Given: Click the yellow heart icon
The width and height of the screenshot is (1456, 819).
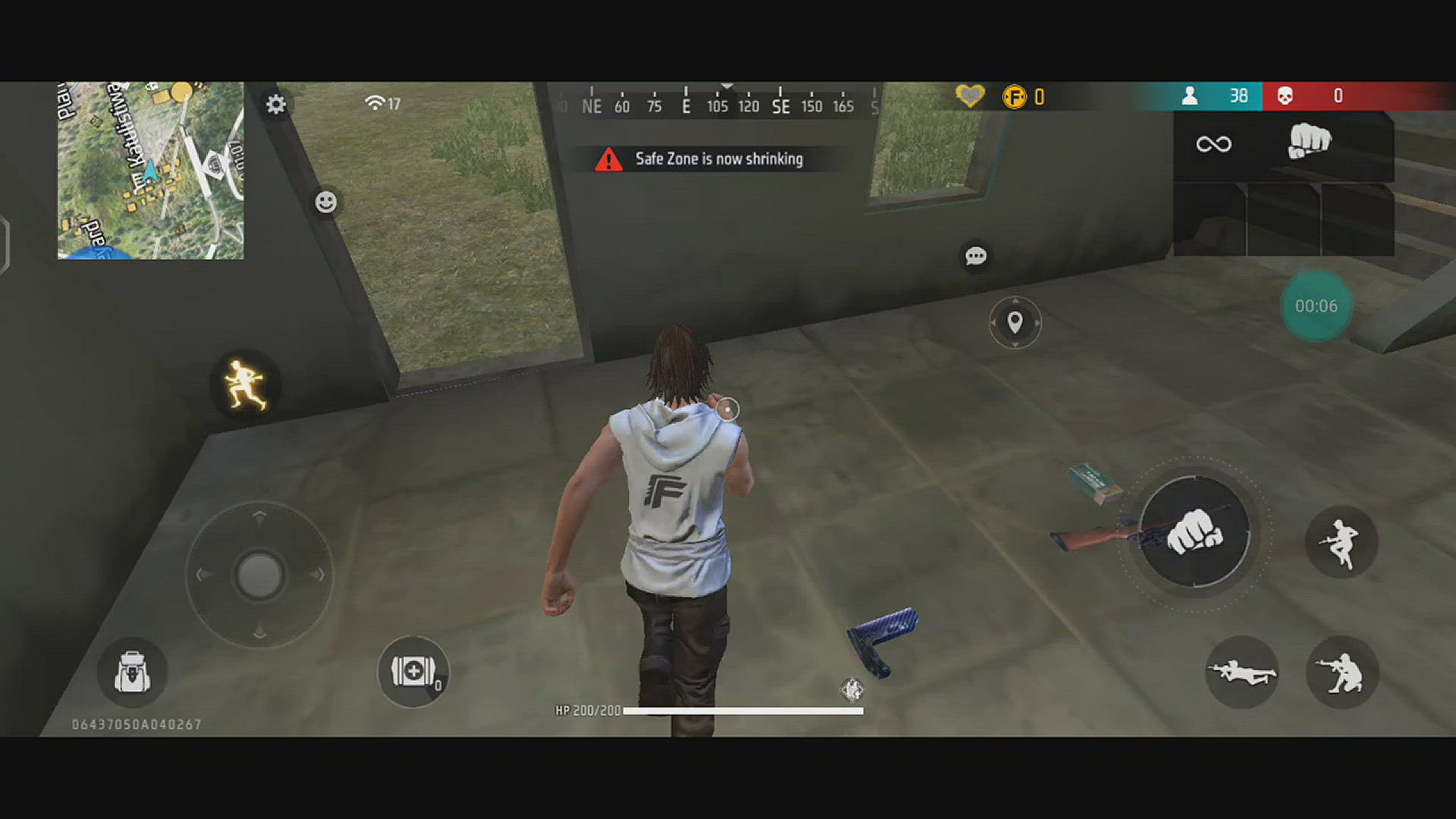Looking at the screenshot, I should coord(969,96).
